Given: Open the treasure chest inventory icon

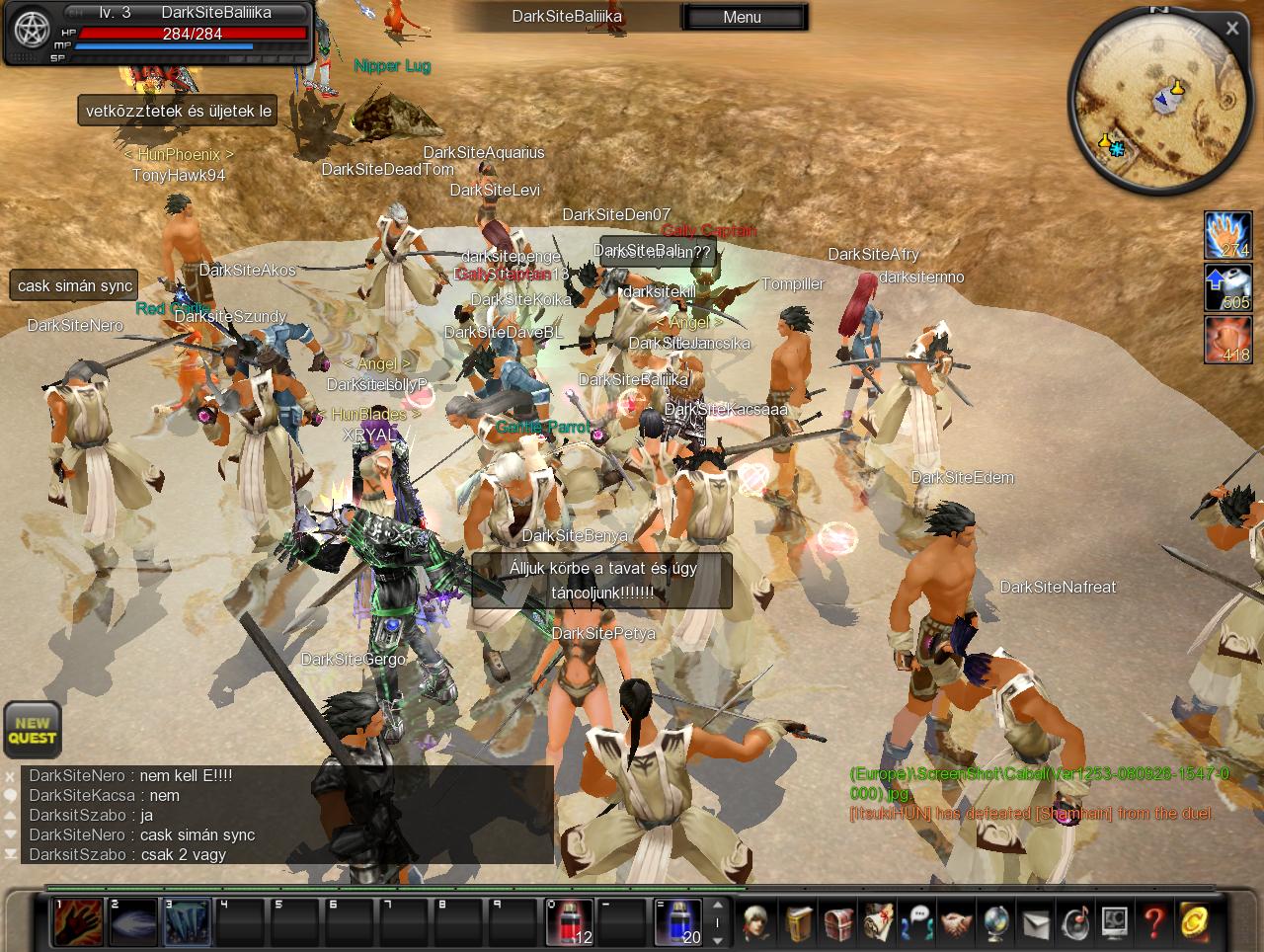Looking at the screenshot, I should (838, 922).
